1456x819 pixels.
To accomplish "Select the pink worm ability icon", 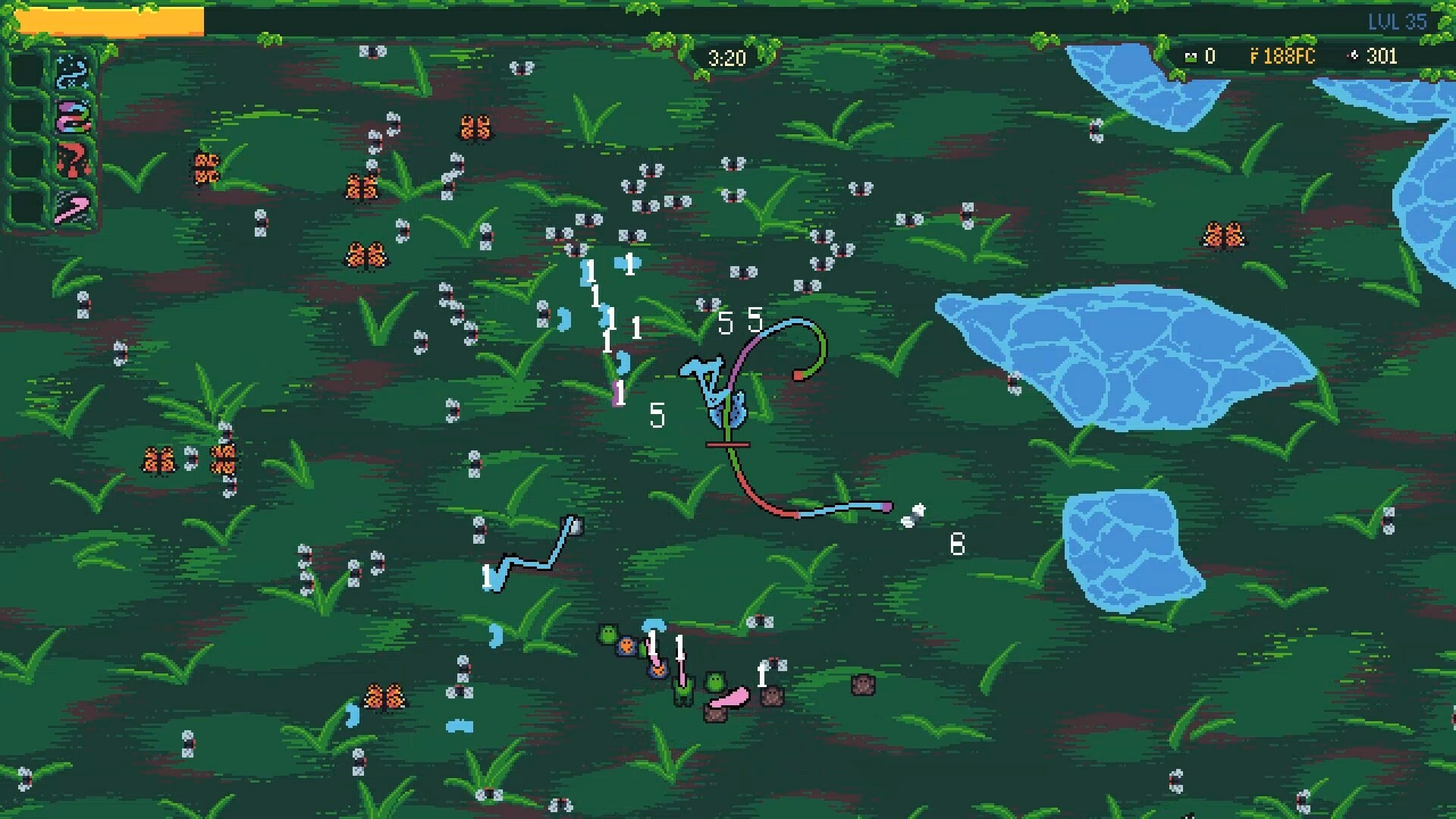I will [72, 206].
